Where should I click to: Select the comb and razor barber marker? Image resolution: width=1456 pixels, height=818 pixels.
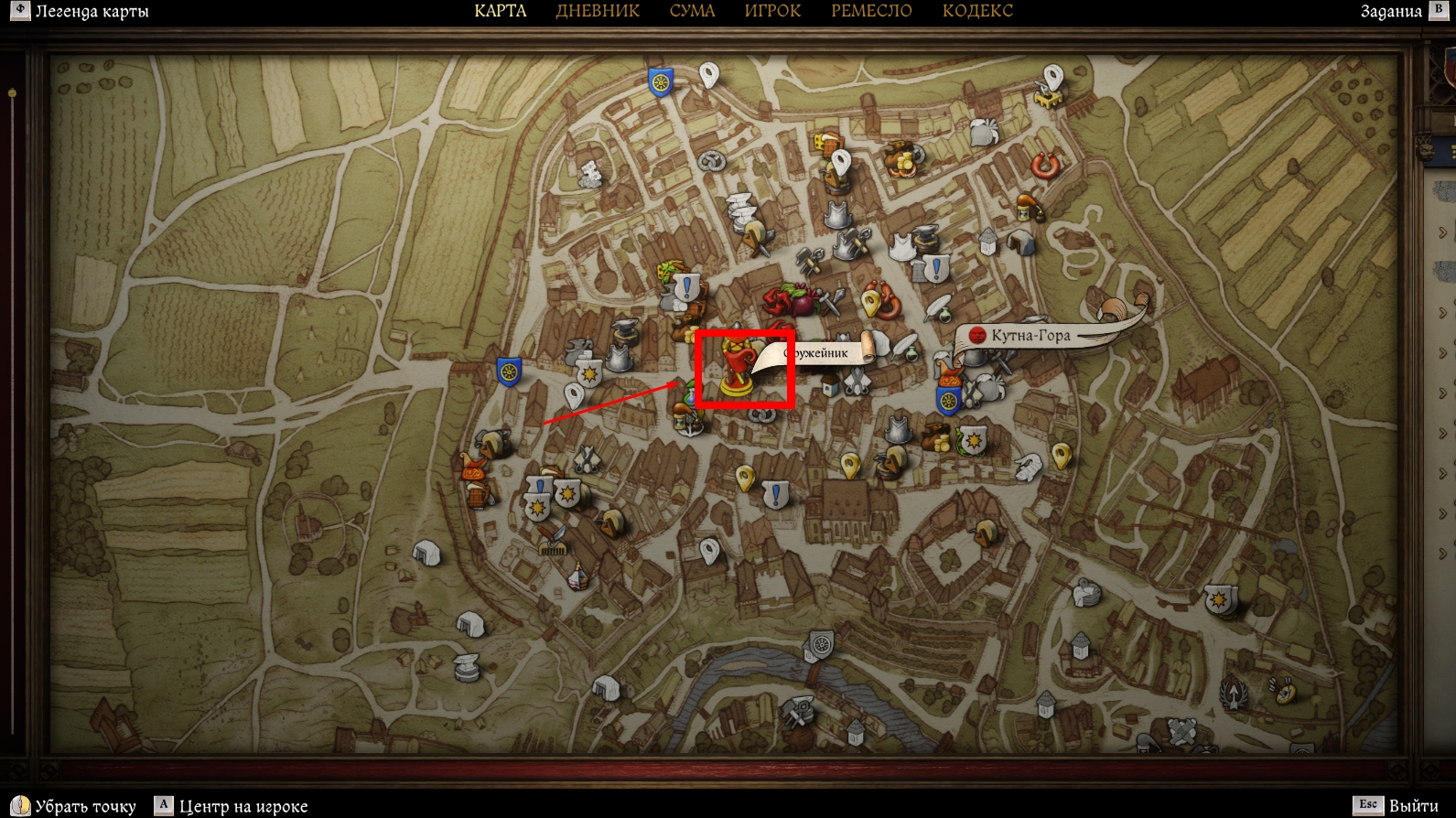click(552, 540)
